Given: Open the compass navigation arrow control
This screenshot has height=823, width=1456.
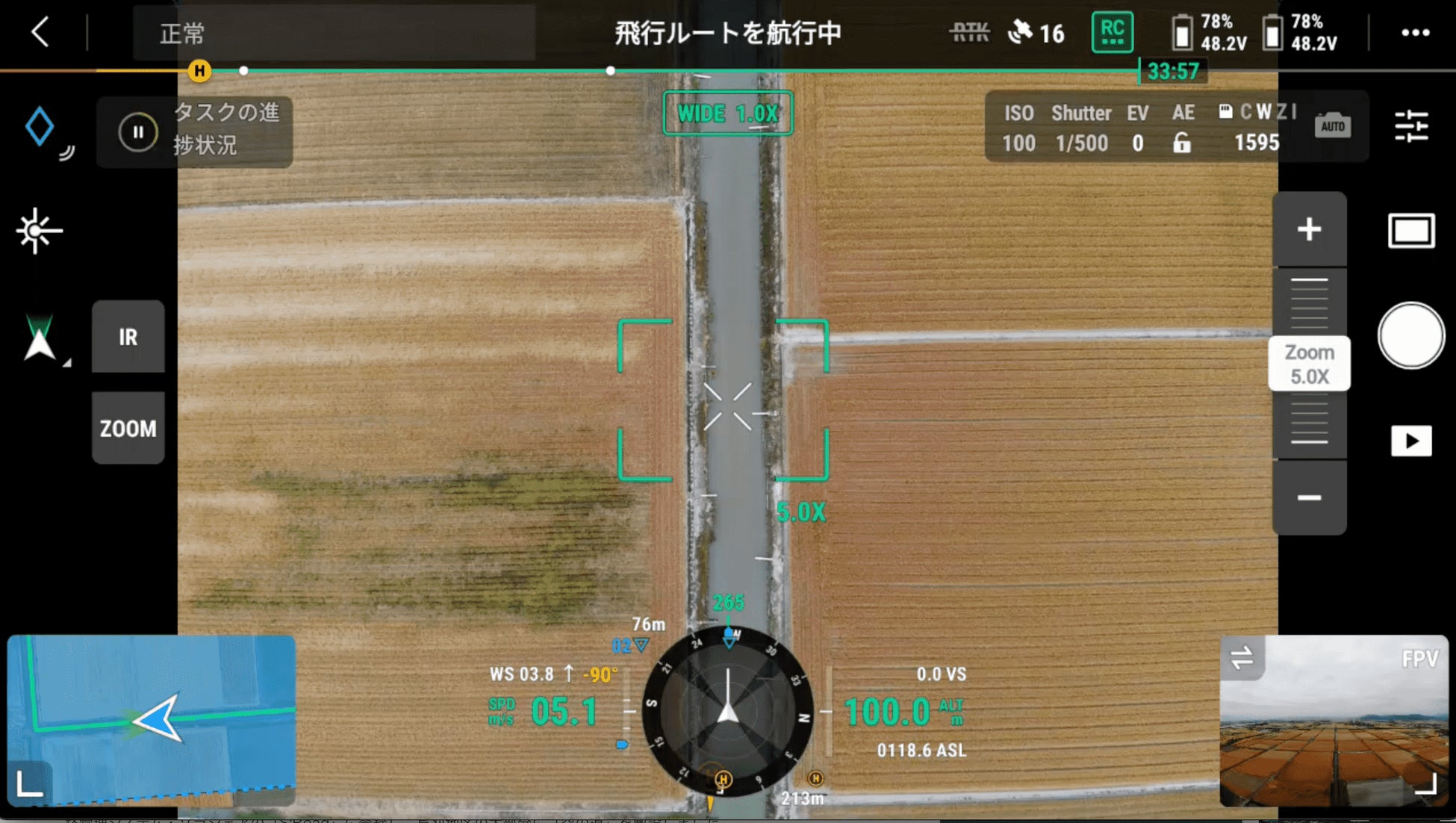Looking at the screenshot, I should (40, 339).
